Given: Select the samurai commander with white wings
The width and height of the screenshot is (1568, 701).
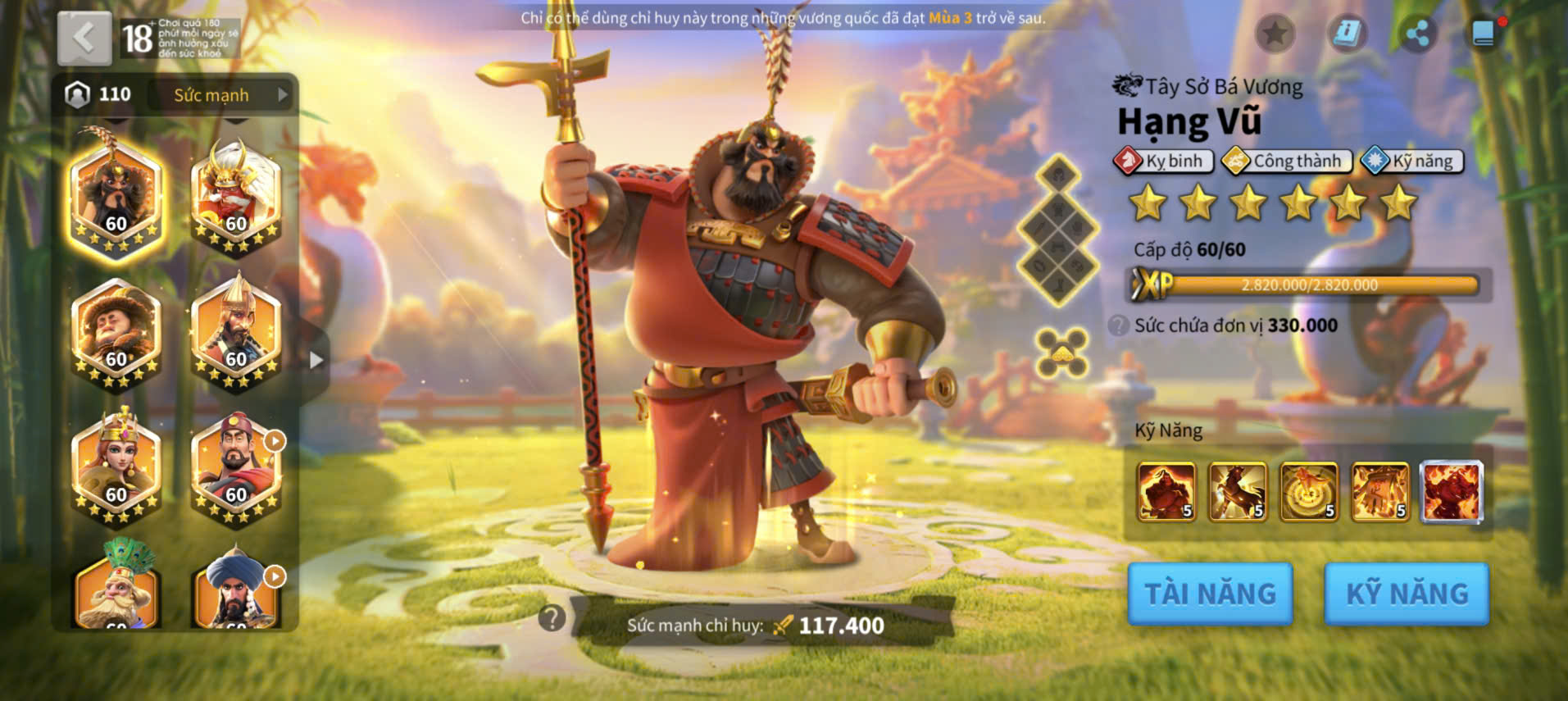Looking at the screenshot, I should (236, 197).
